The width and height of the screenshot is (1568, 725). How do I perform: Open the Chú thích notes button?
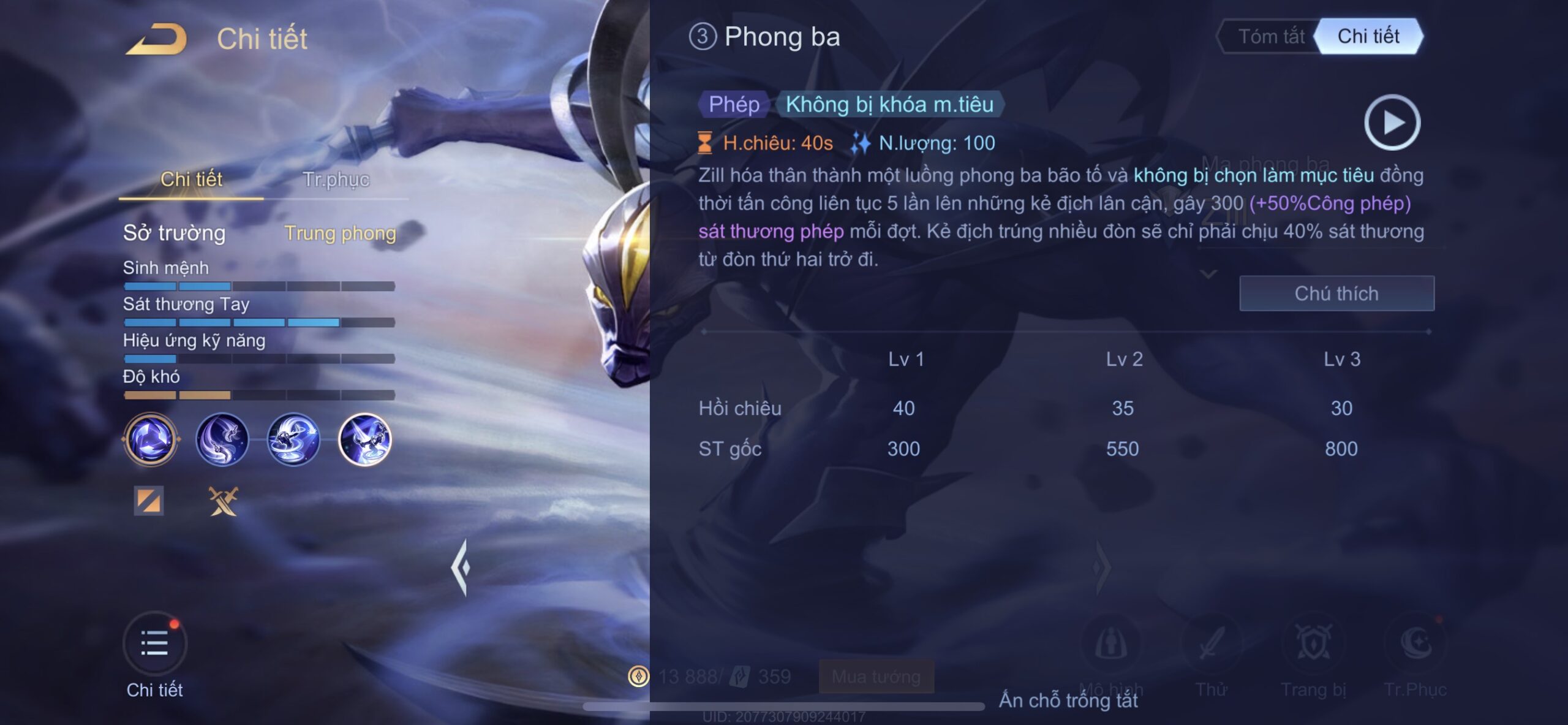tap(1336, 294)
